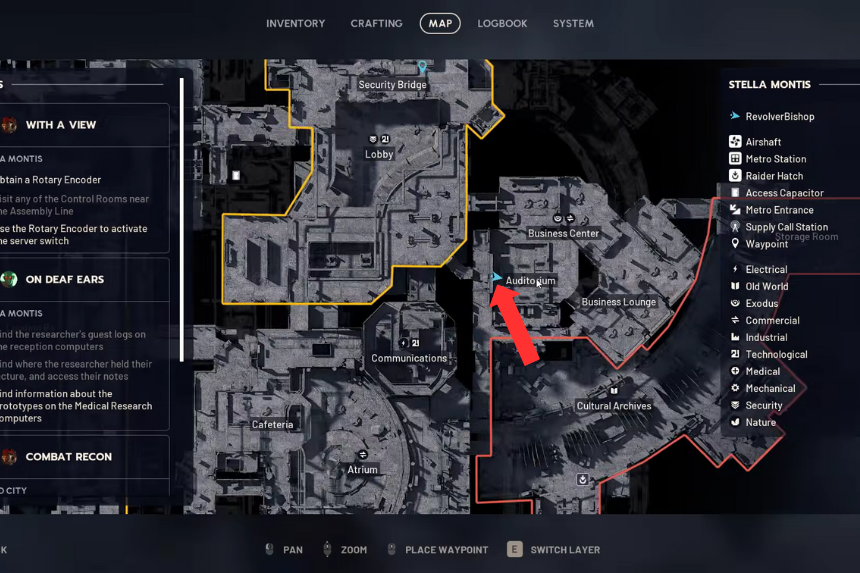
Task: Choose the Raider Hatch legend entry
Action: [x=774, y=176]
